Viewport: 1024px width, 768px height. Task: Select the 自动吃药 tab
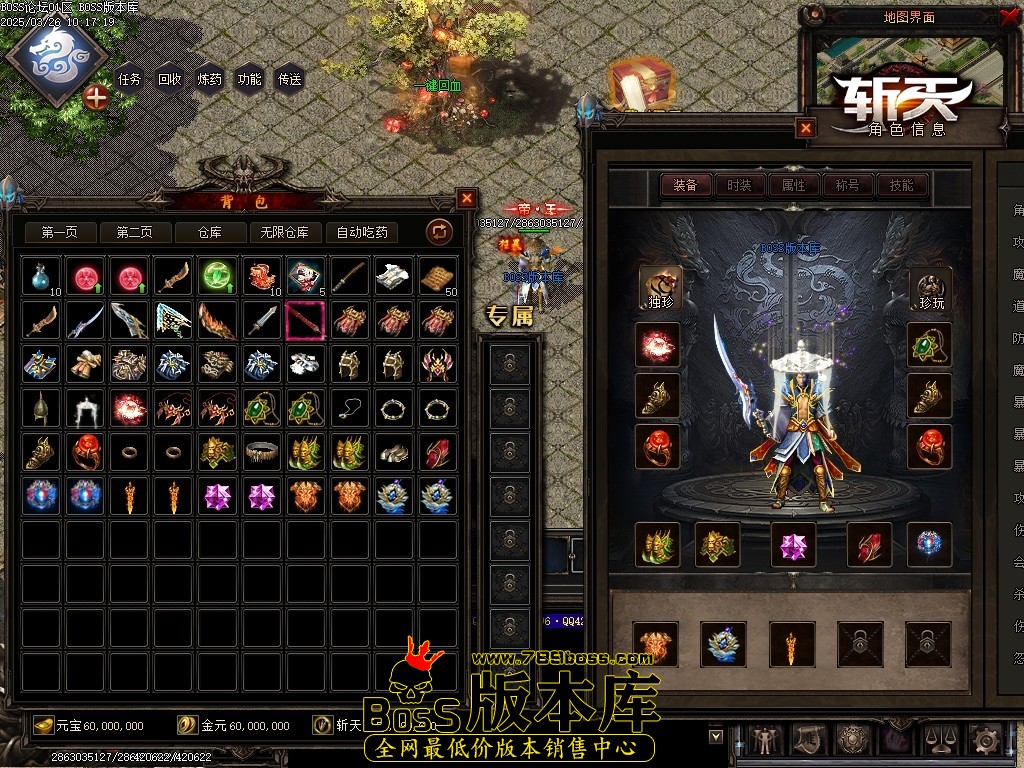click(362, 232)
